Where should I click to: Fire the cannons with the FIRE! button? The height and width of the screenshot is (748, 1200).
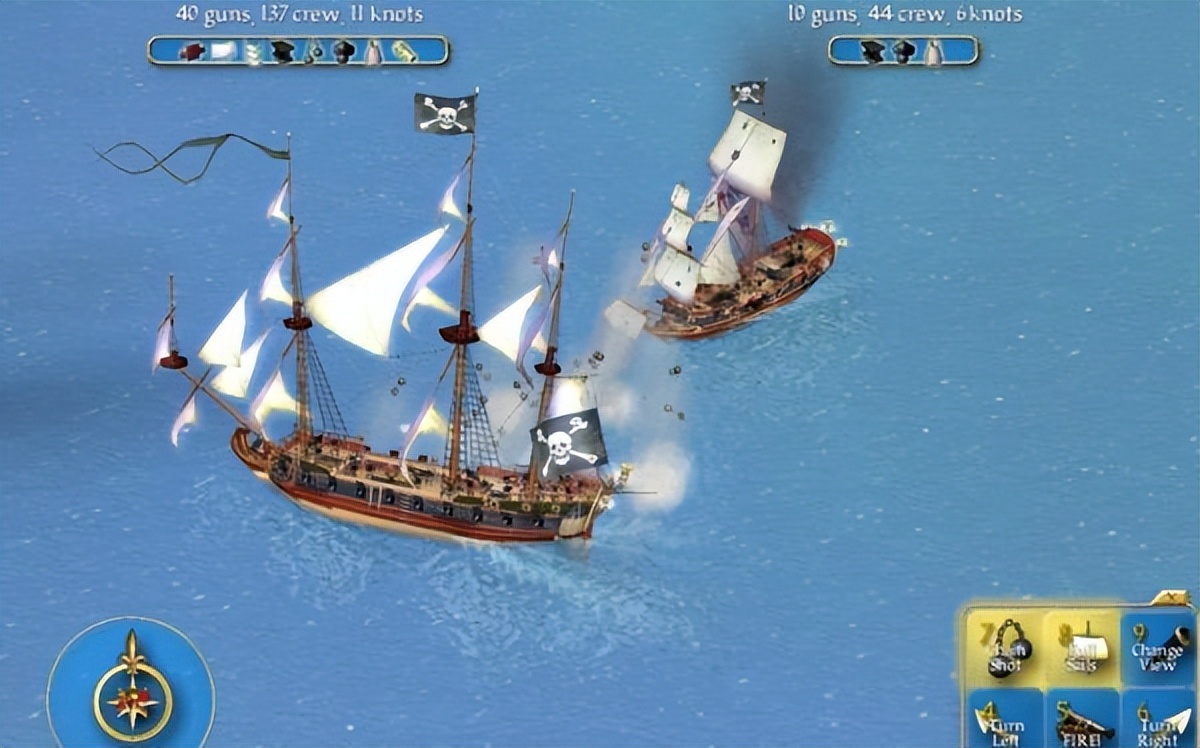1080,720
